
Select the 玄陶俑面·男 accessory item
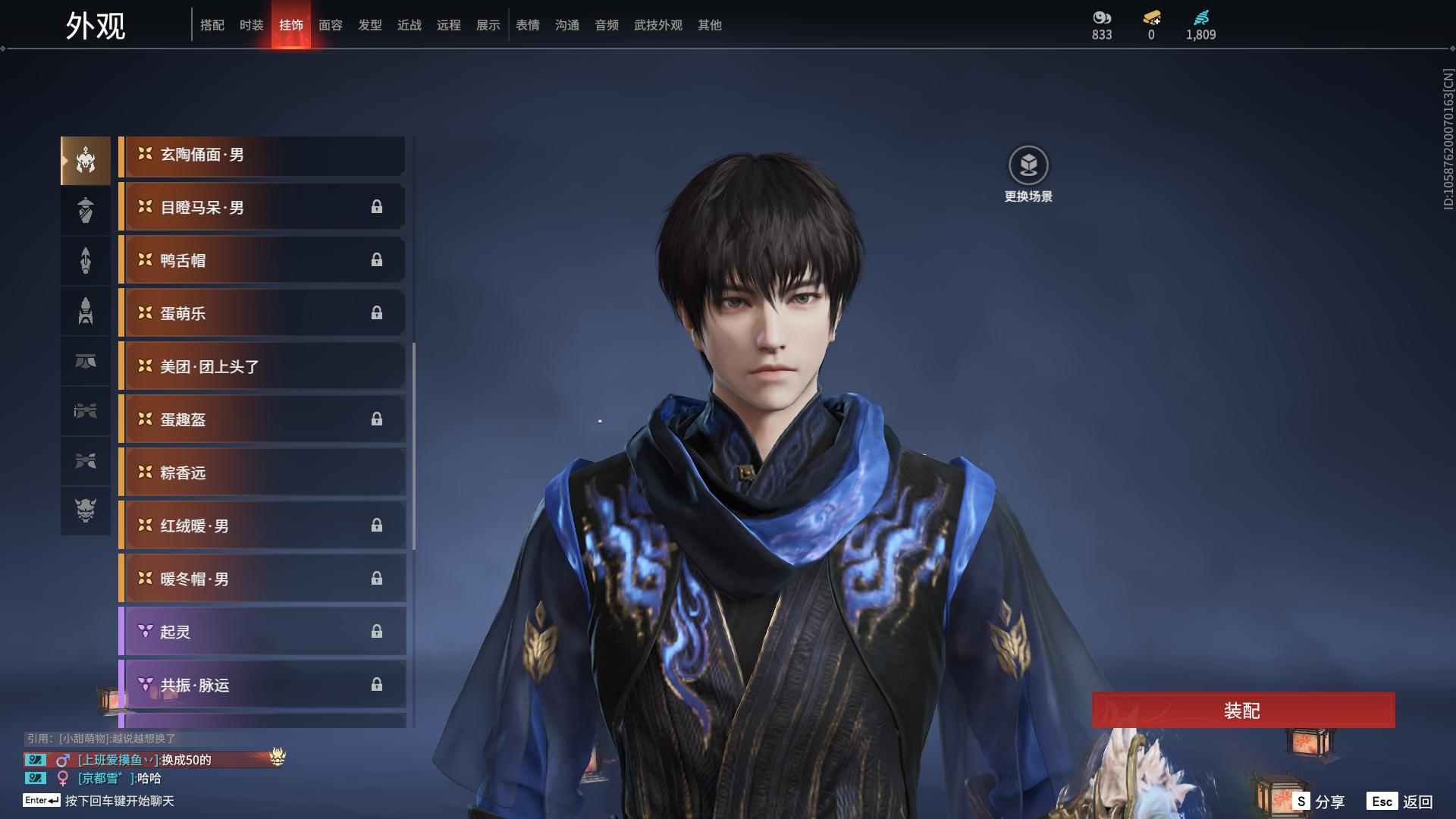pyautogui.click(x=262, y=155)
